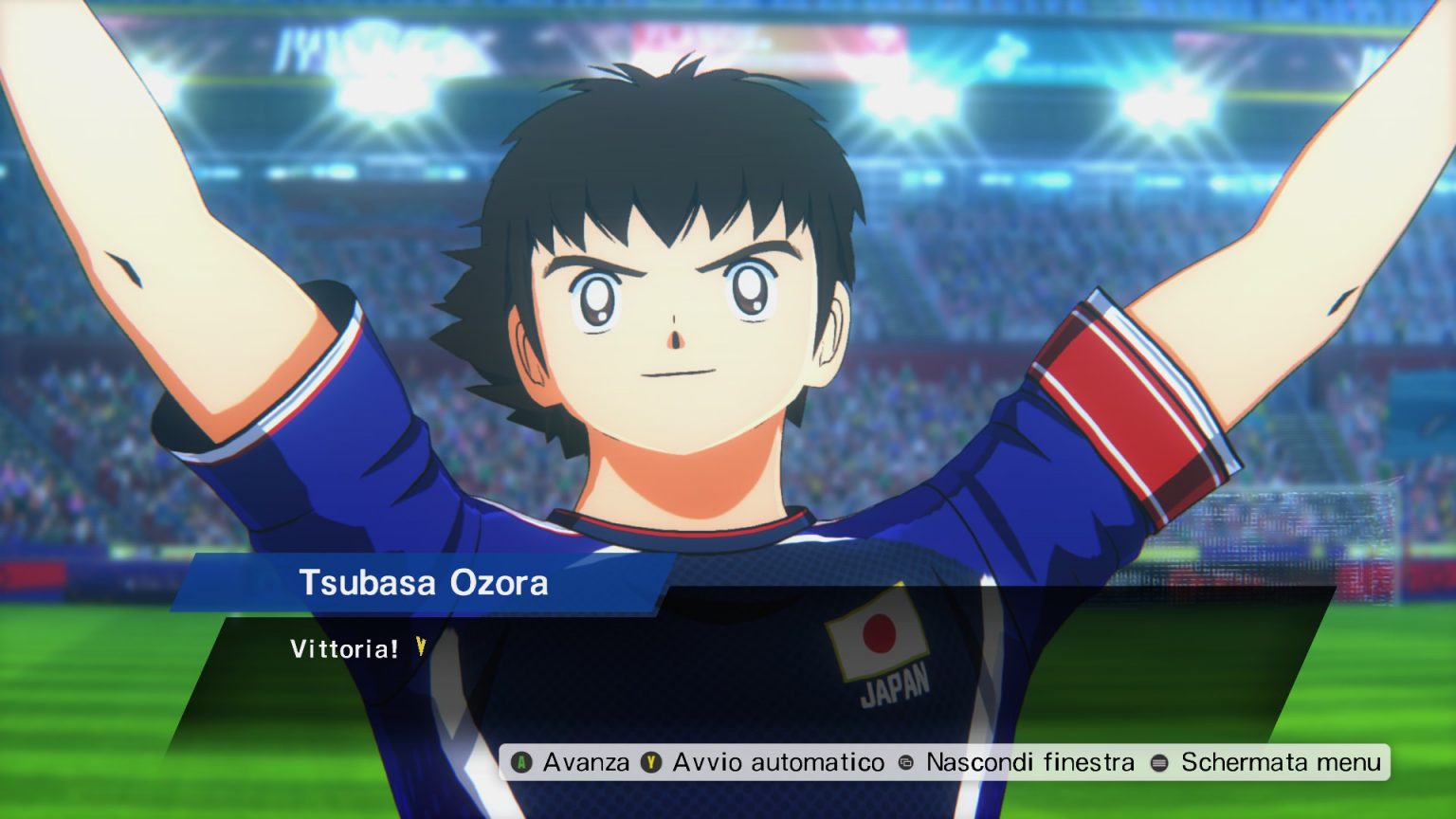
Task: Expand the dialogue window via Nascondi finestra
Action: (1030, 761)
